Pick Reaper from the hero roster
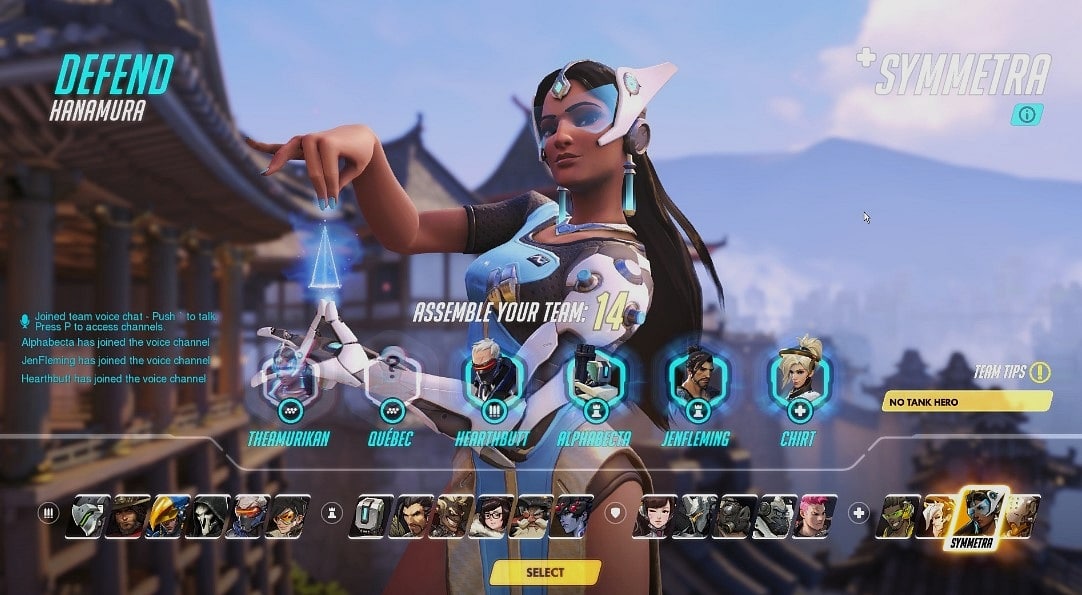 (x=208, y=516)
